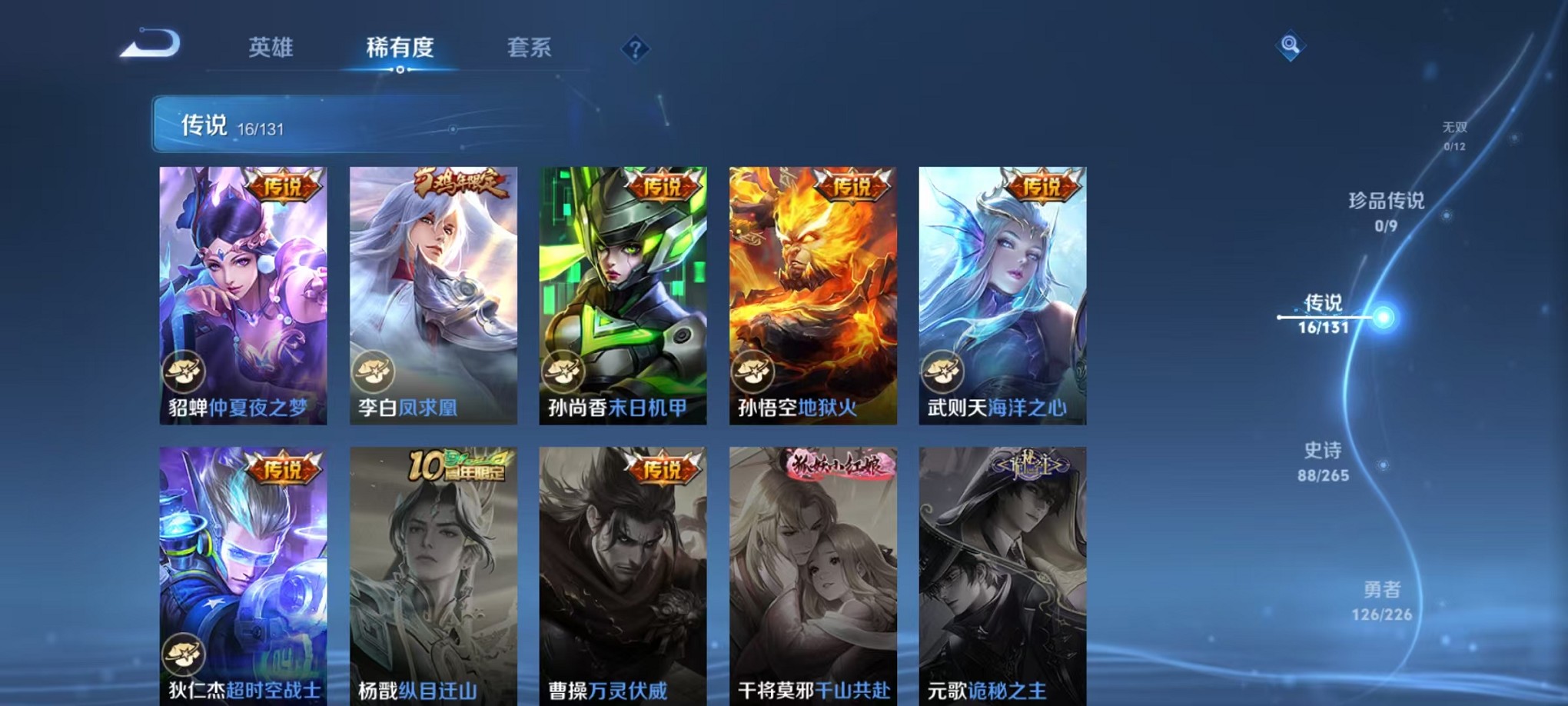The image size is (1568, 706).
Task: Switch to the 英雄 tab
Action: click(x=271, y=48)
